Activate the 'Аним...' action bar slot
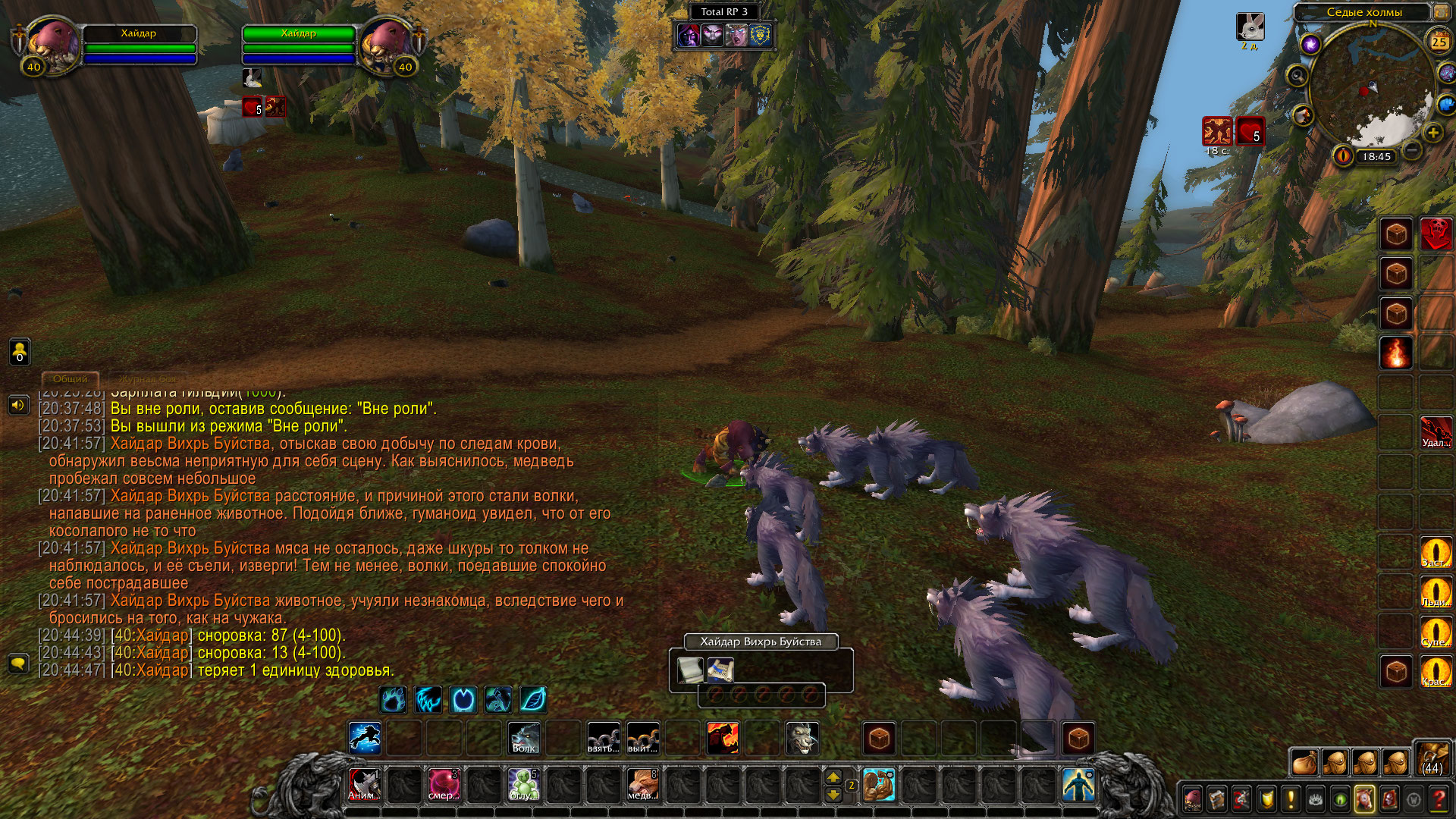 click(364, 784)
